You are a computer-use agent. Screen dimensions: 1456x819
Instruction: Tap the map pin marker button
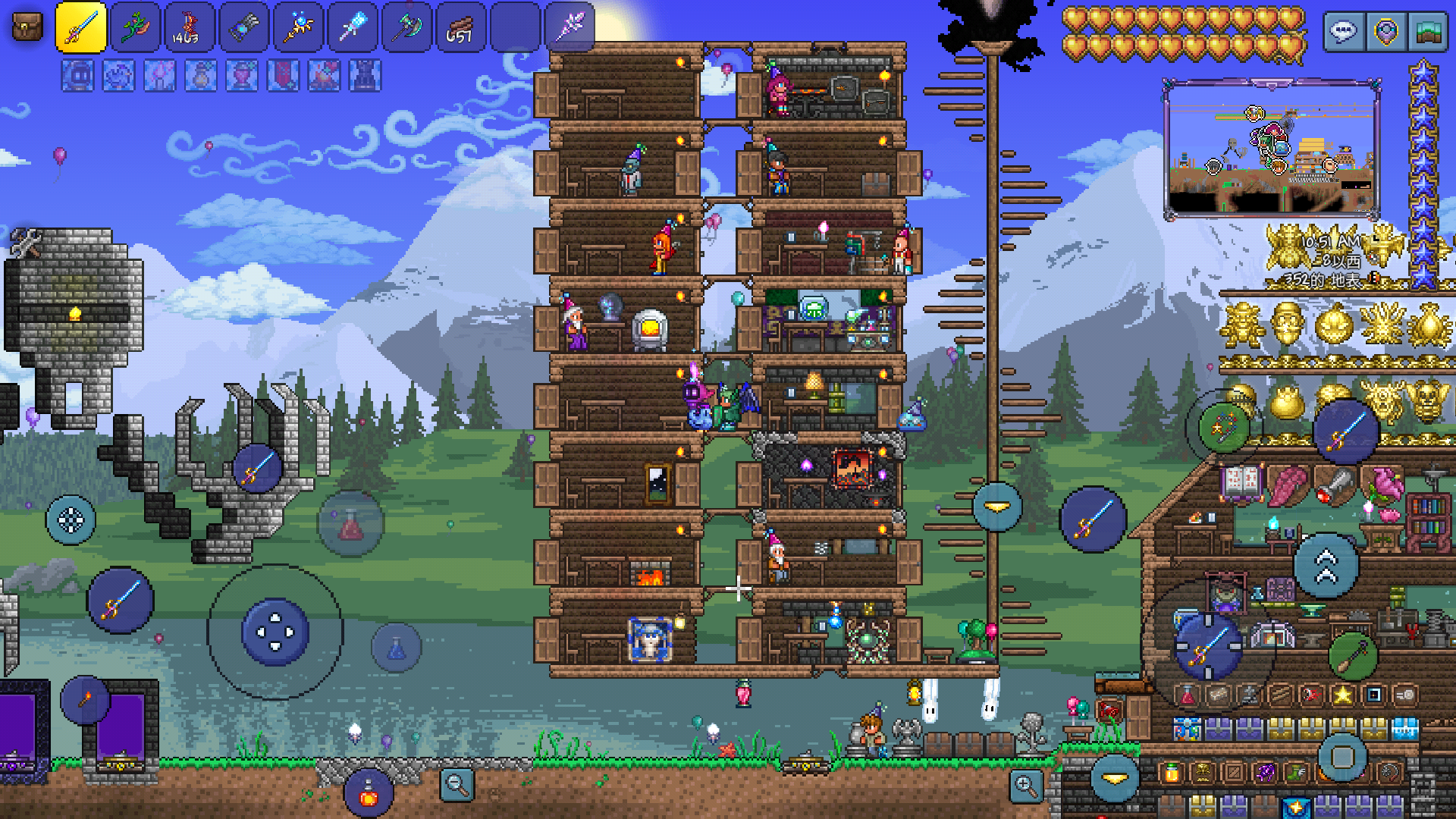tap(1386, 33)
